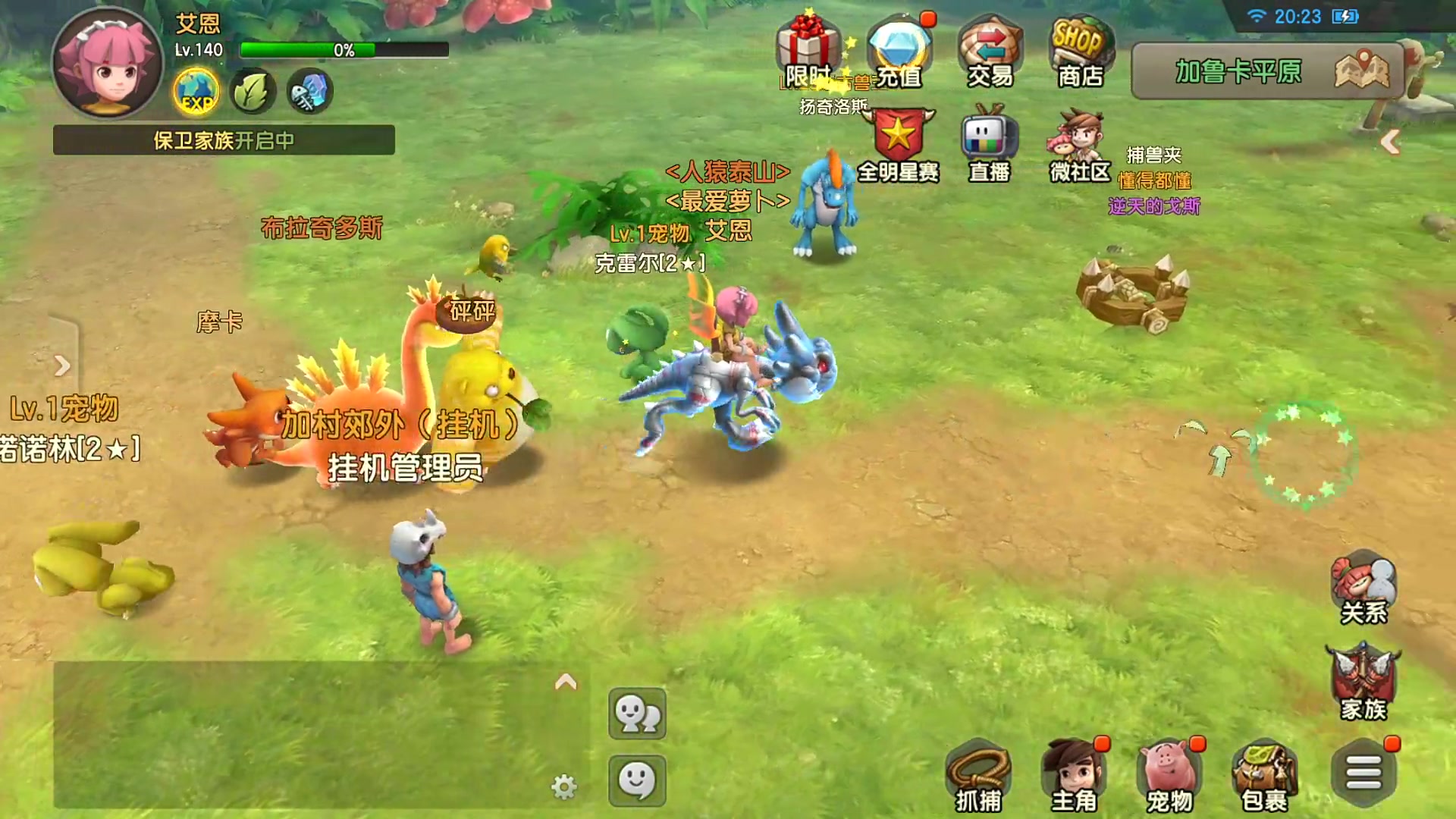Open the pink-haired character portrait
Viewport: 1456px width, 819px height.
pyautogui.click(x=107, y=63)
